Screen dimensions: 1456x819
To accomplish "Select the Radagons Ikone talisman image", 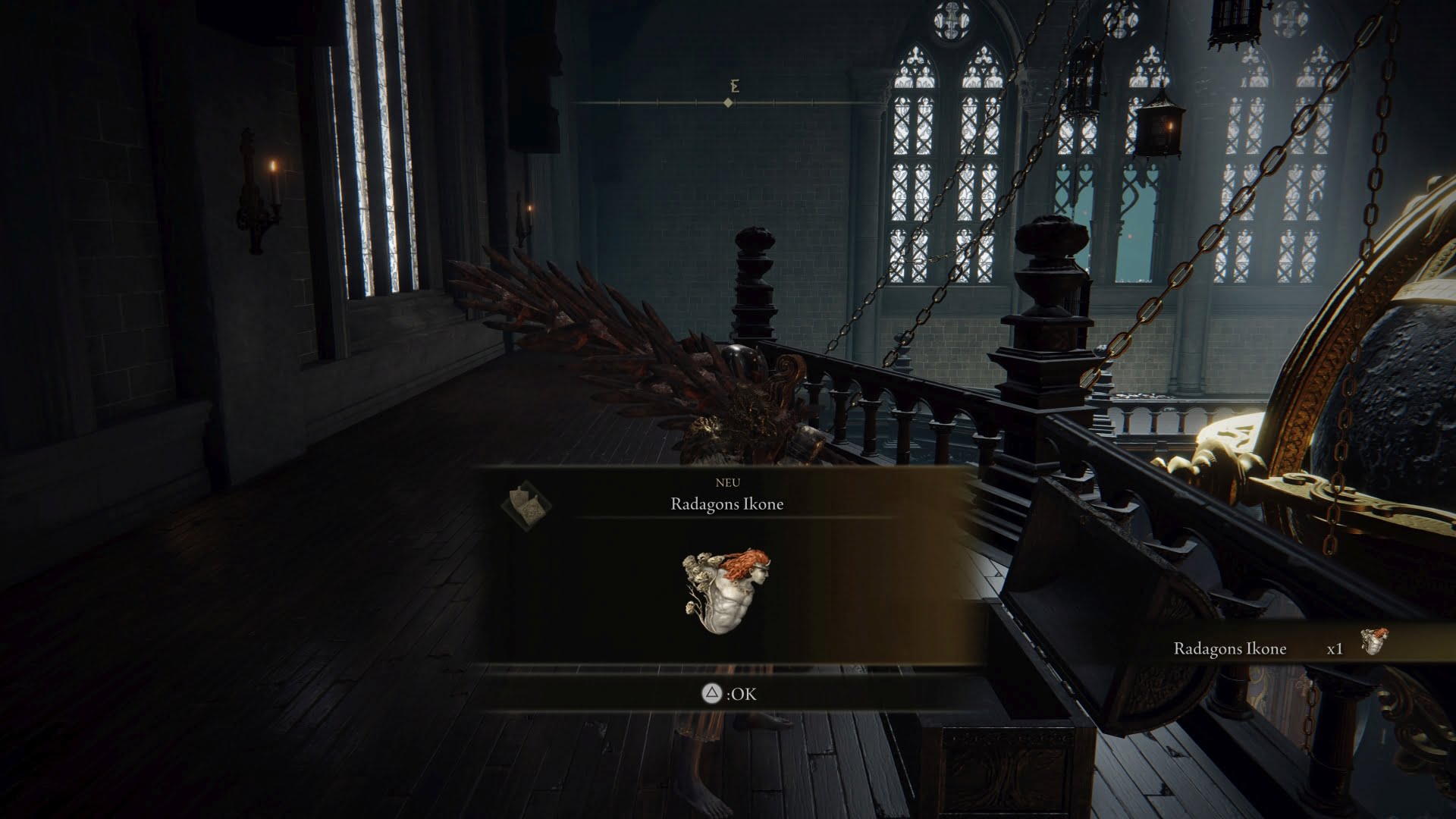I will [726, 591].
